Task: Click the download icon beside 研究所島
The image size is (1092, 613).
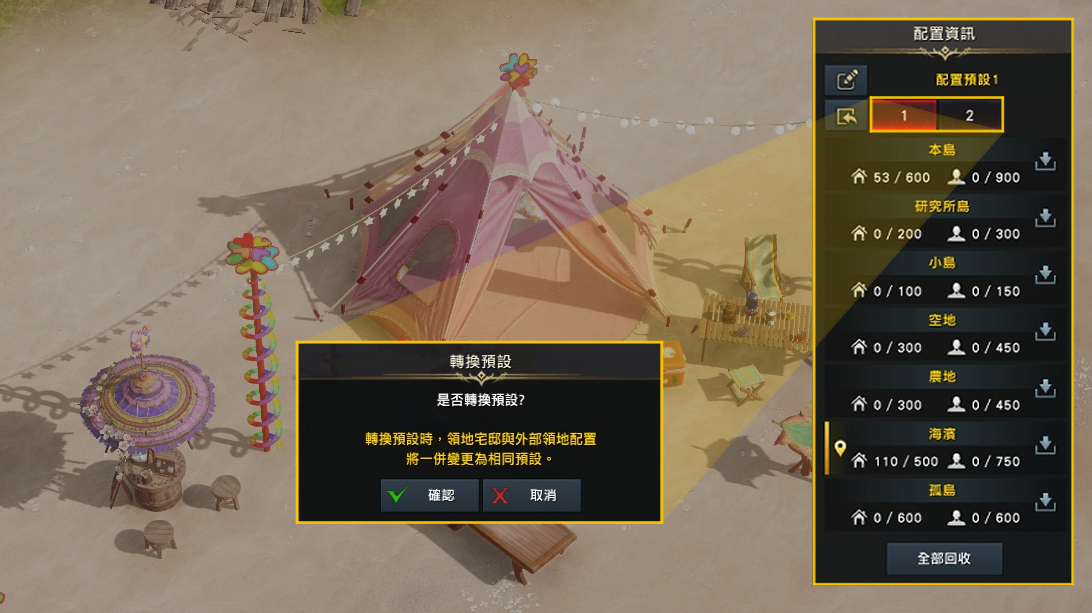Action: [x=1045, y=217]
